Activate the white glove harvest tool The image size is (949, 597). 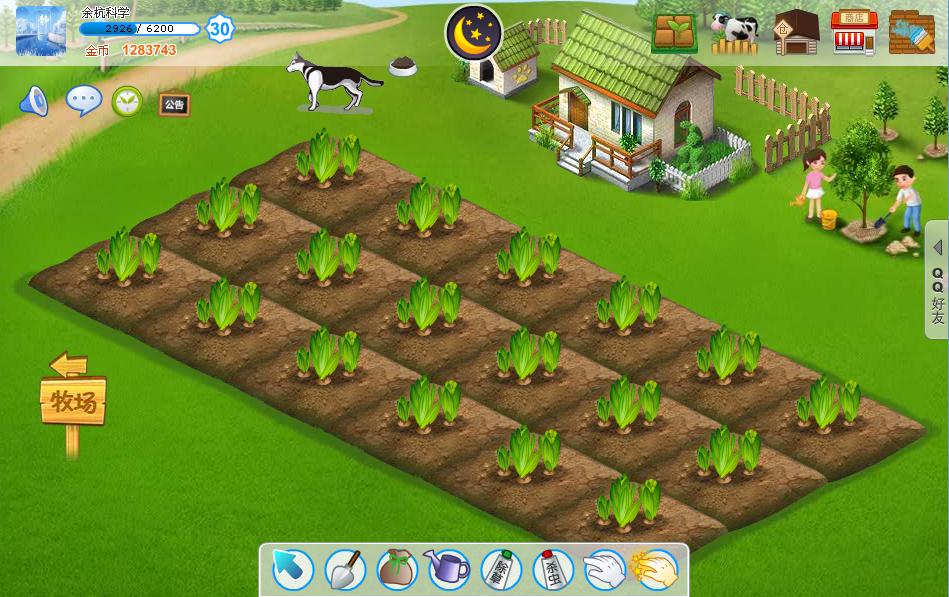tap(605, 570)
